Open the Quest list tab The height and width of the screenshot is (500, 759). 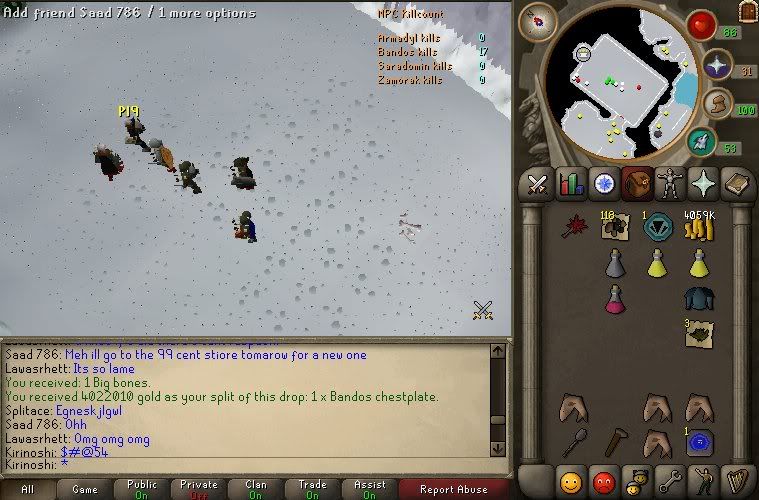point(604,183)
